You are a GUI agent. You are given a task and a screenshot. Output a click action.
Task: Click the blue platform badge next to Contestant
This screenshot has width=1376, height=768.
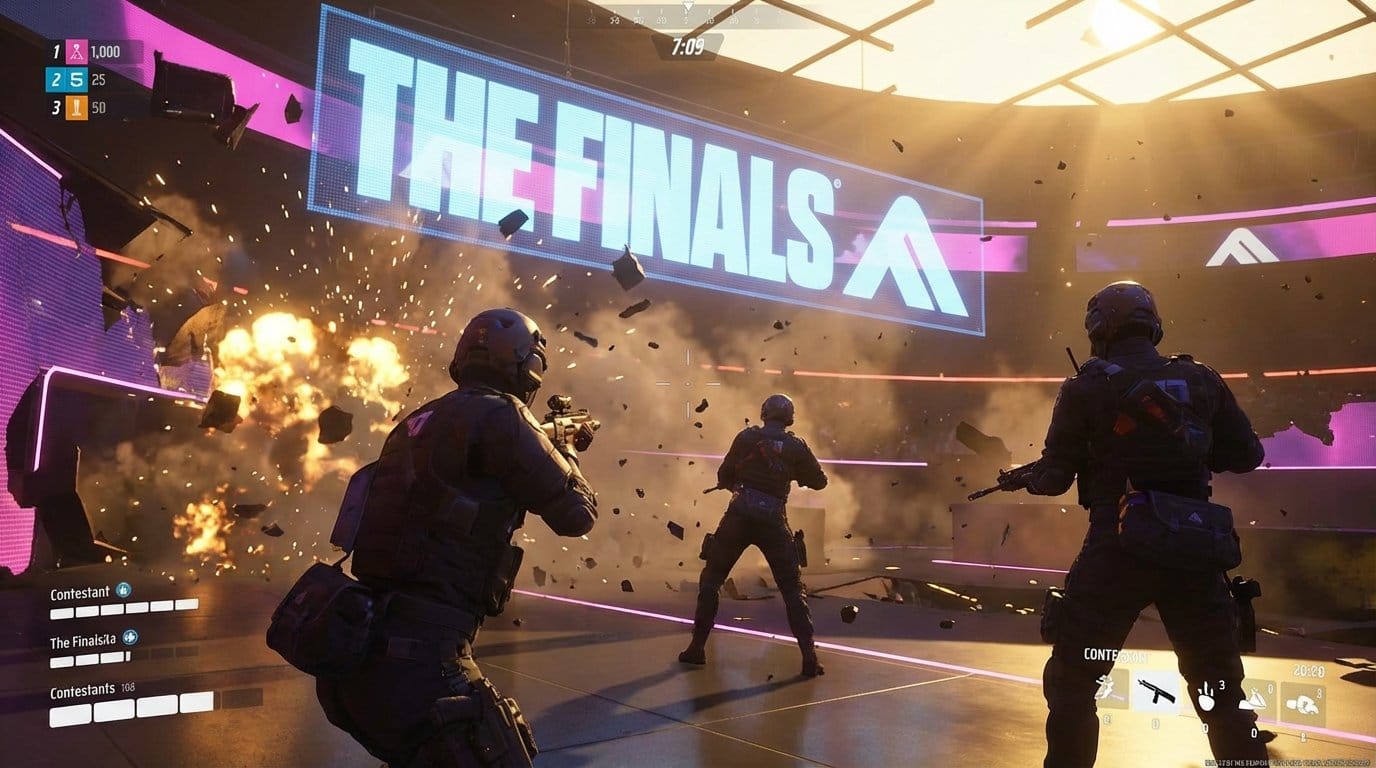coord(121,588)
